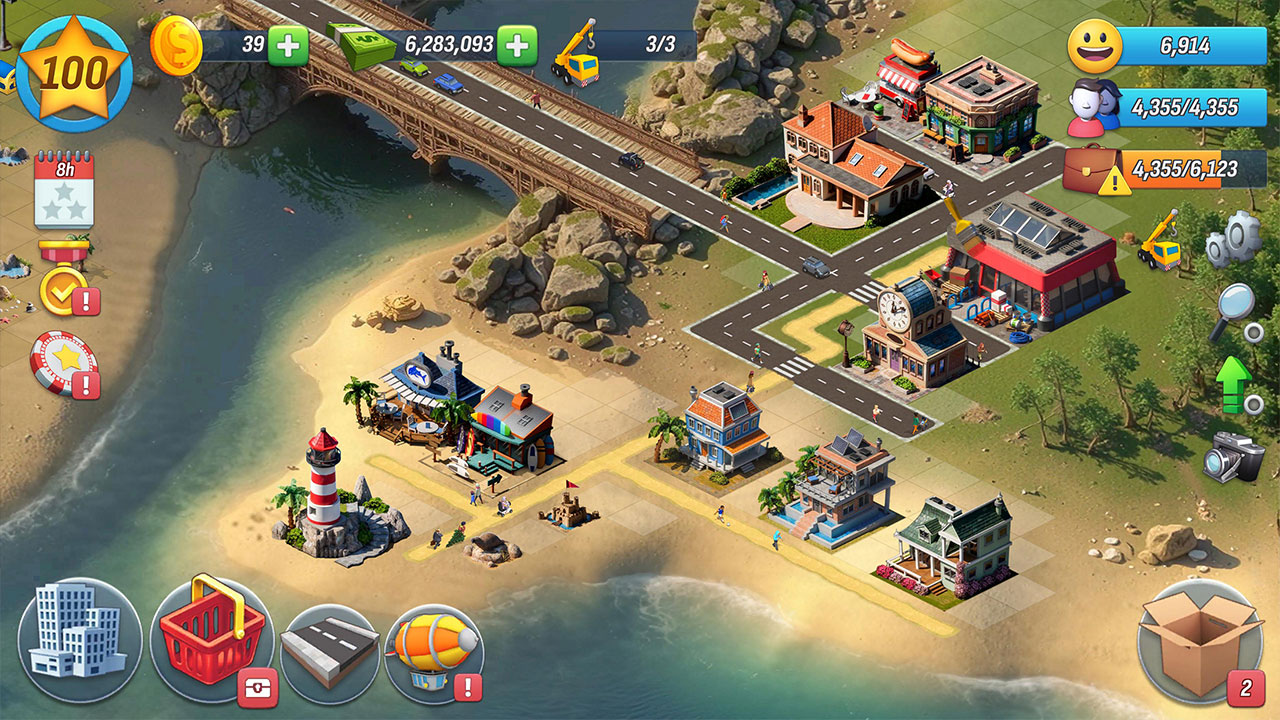Image resolution: width=1280 pixels, height=720 pixels.
Task: Open the population residents icon
Action: (1094, 109)
